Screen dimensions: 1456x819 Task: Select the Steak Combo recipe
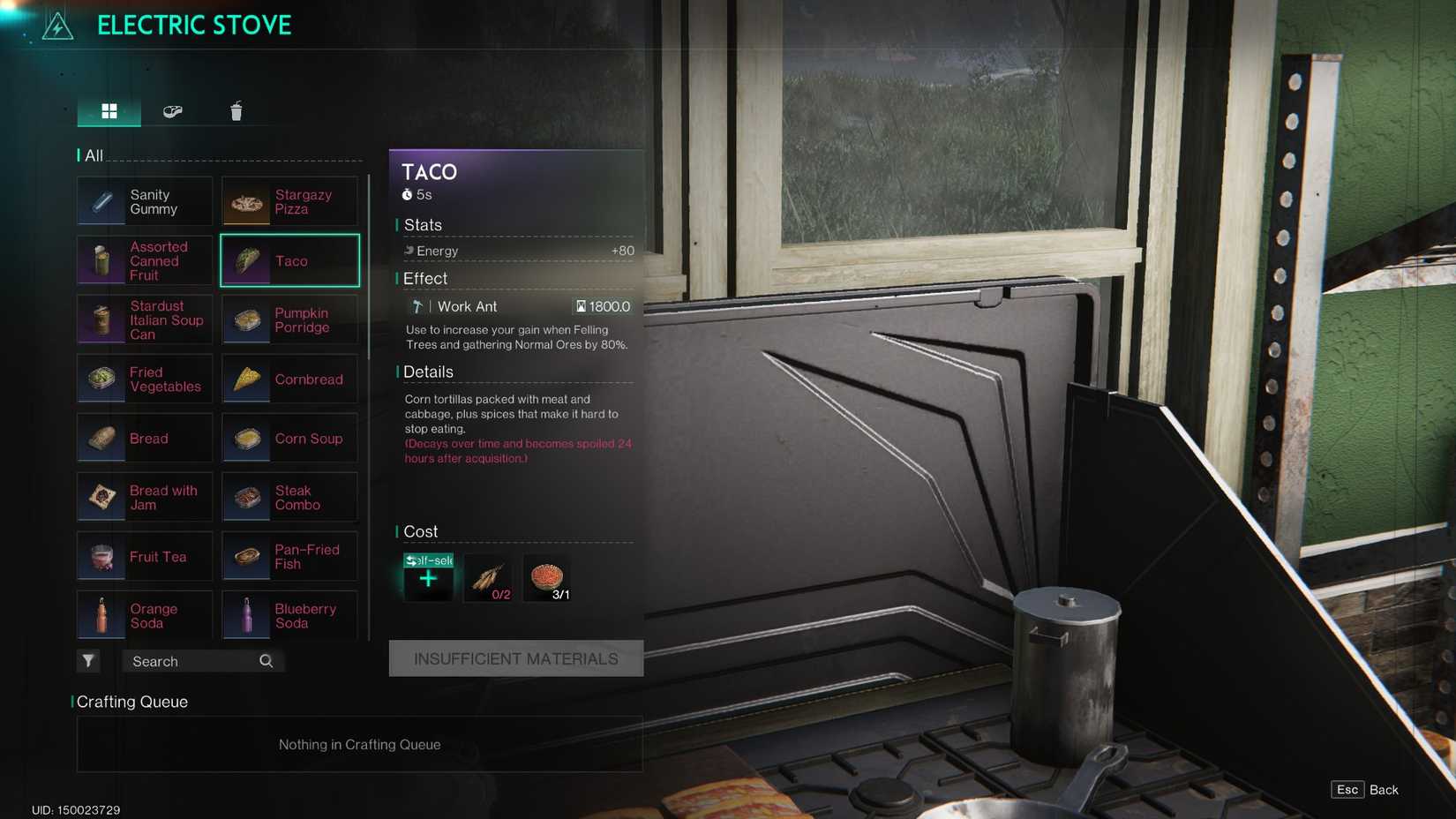pos(289,497)
